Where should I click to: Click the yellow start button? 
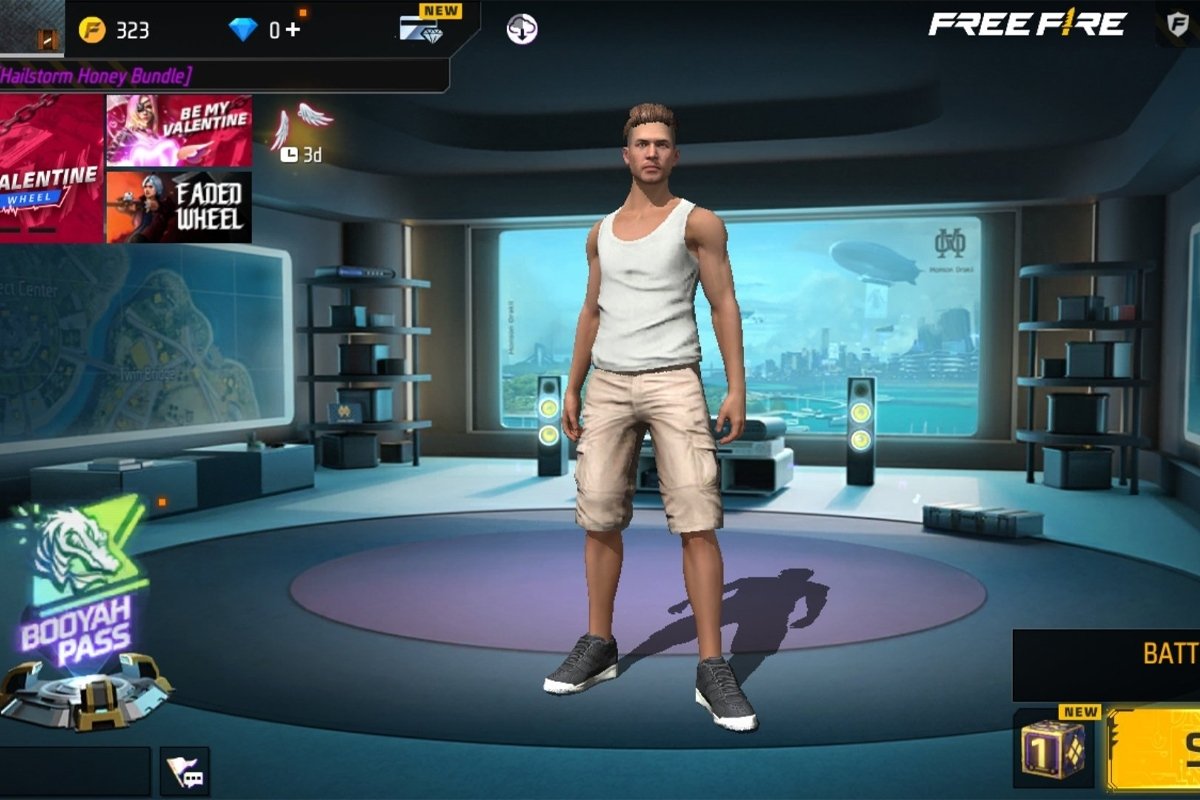pos(1155,750)
